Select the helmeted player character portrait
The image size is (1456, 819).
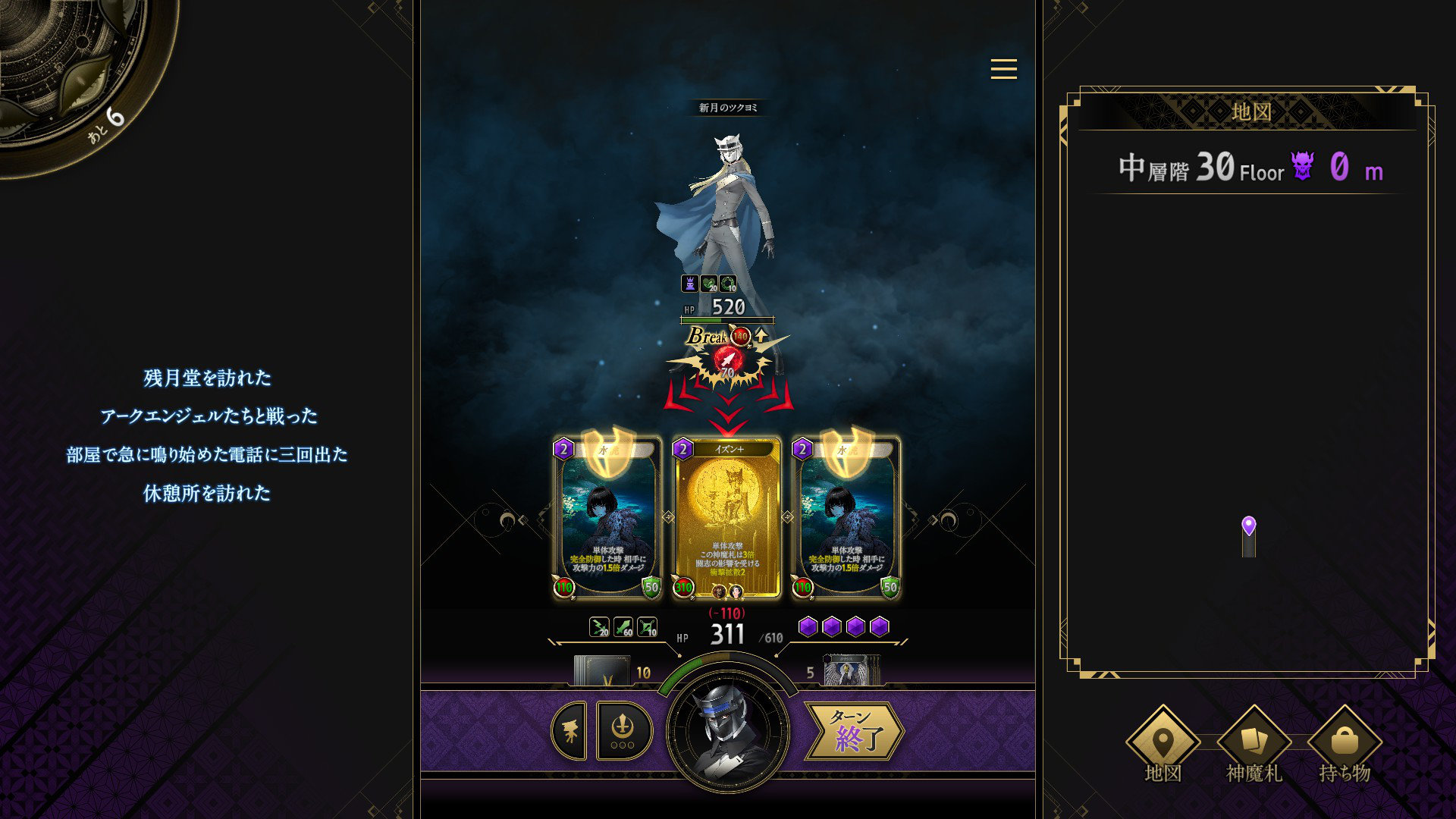[727, 731]
